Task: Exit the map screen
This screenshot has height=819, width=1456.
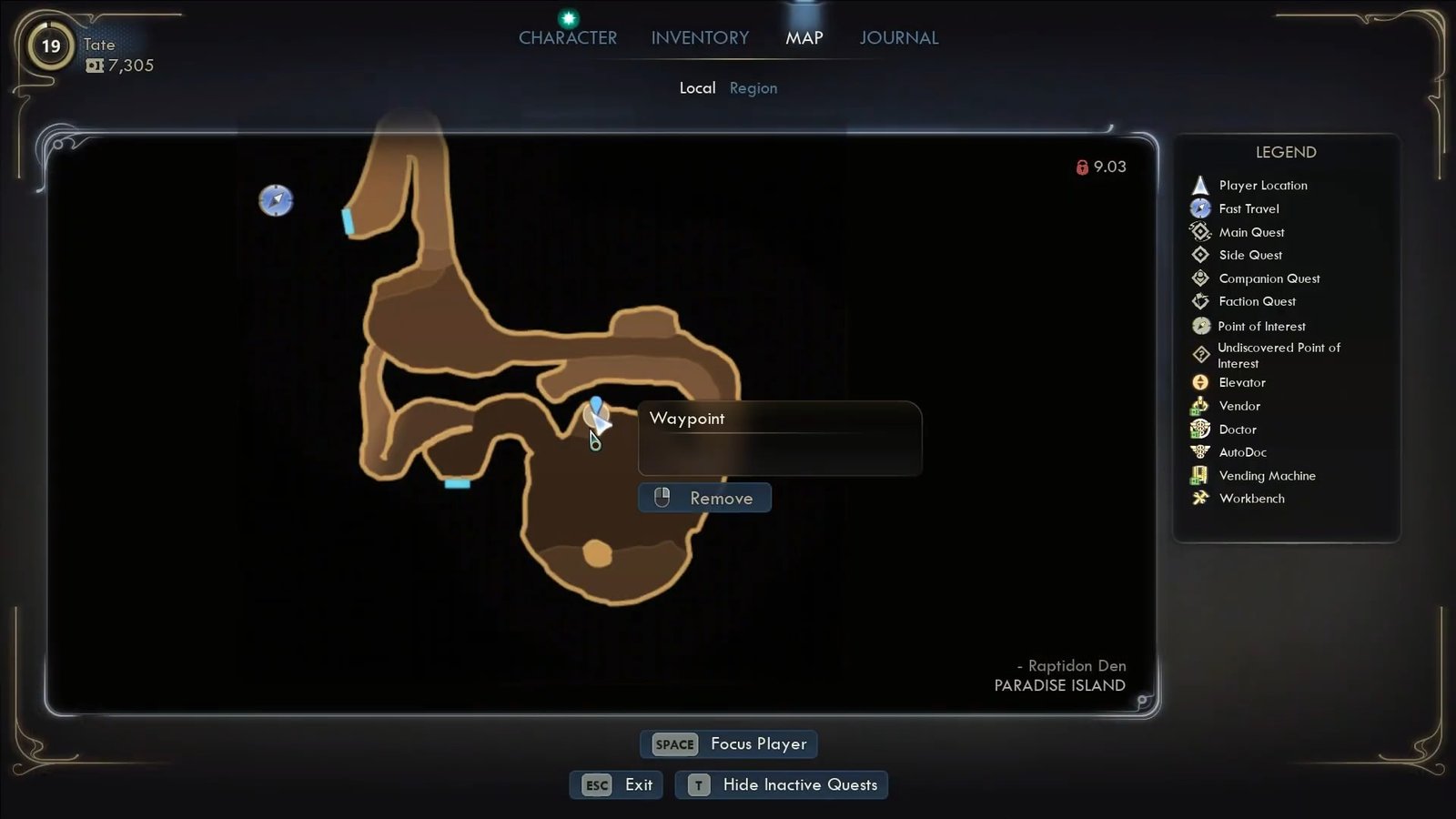Action: click(617, 784)
